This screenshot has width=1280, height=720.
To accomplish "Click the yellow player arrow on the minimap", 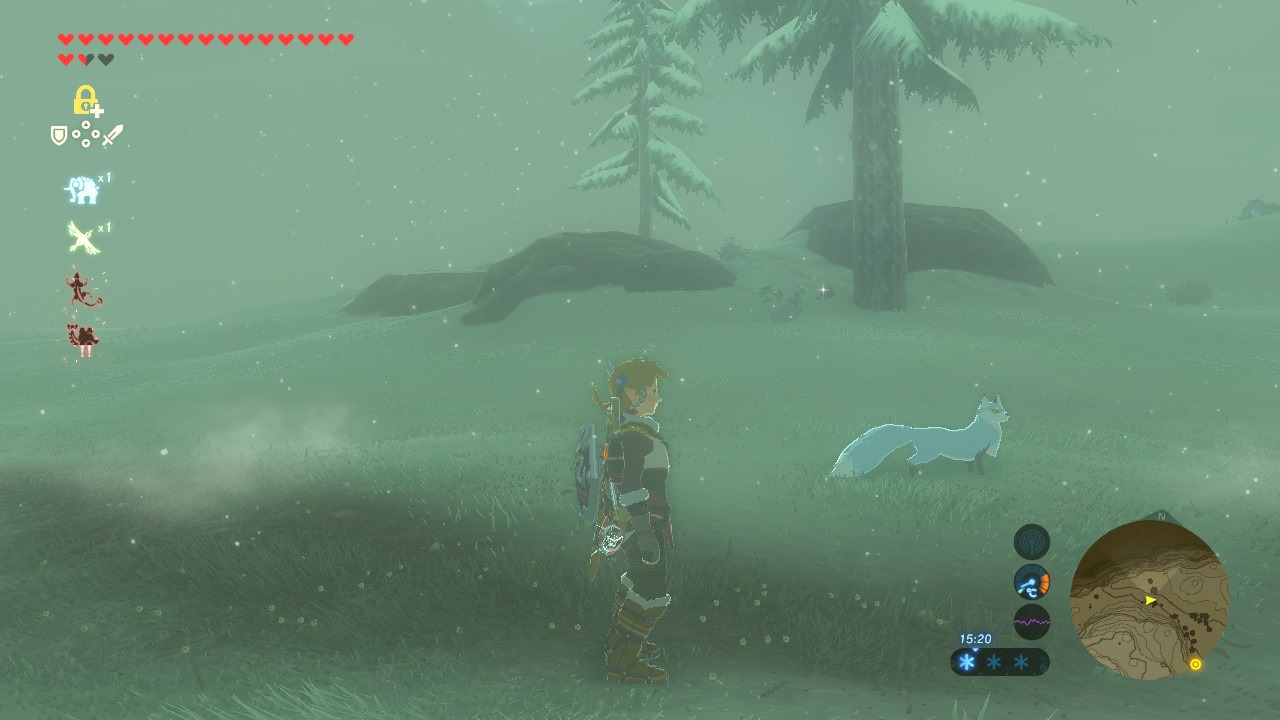I will (x=1152, y=601).
